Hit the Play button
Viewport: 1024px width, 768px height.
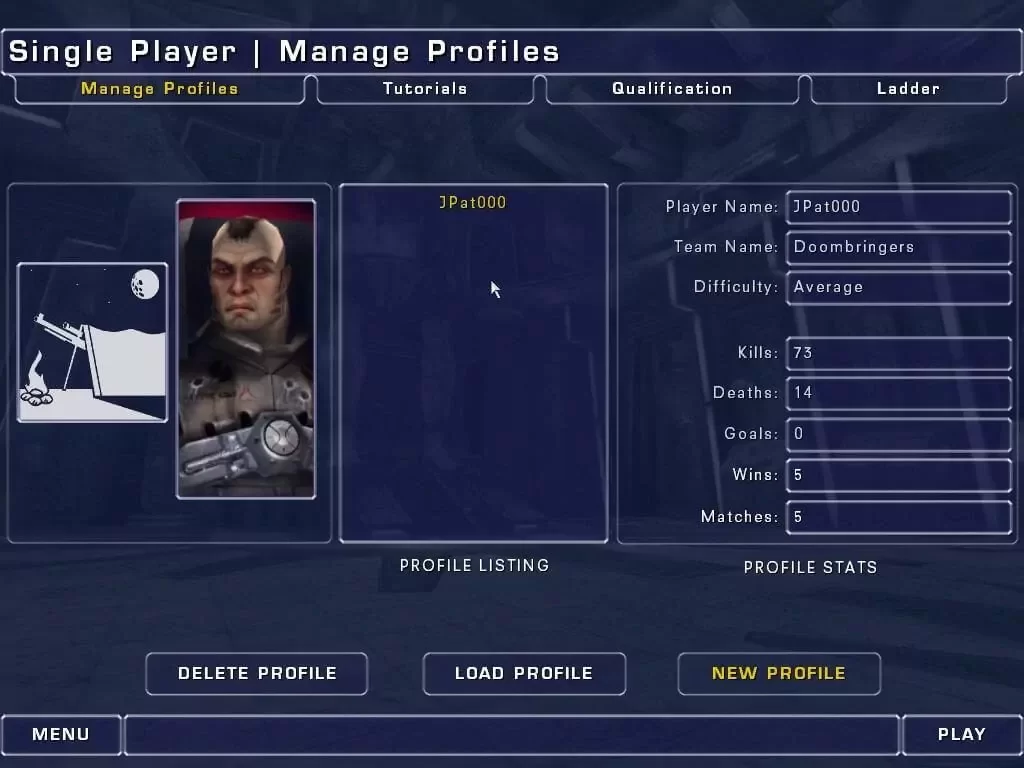[x=962, y=734]
